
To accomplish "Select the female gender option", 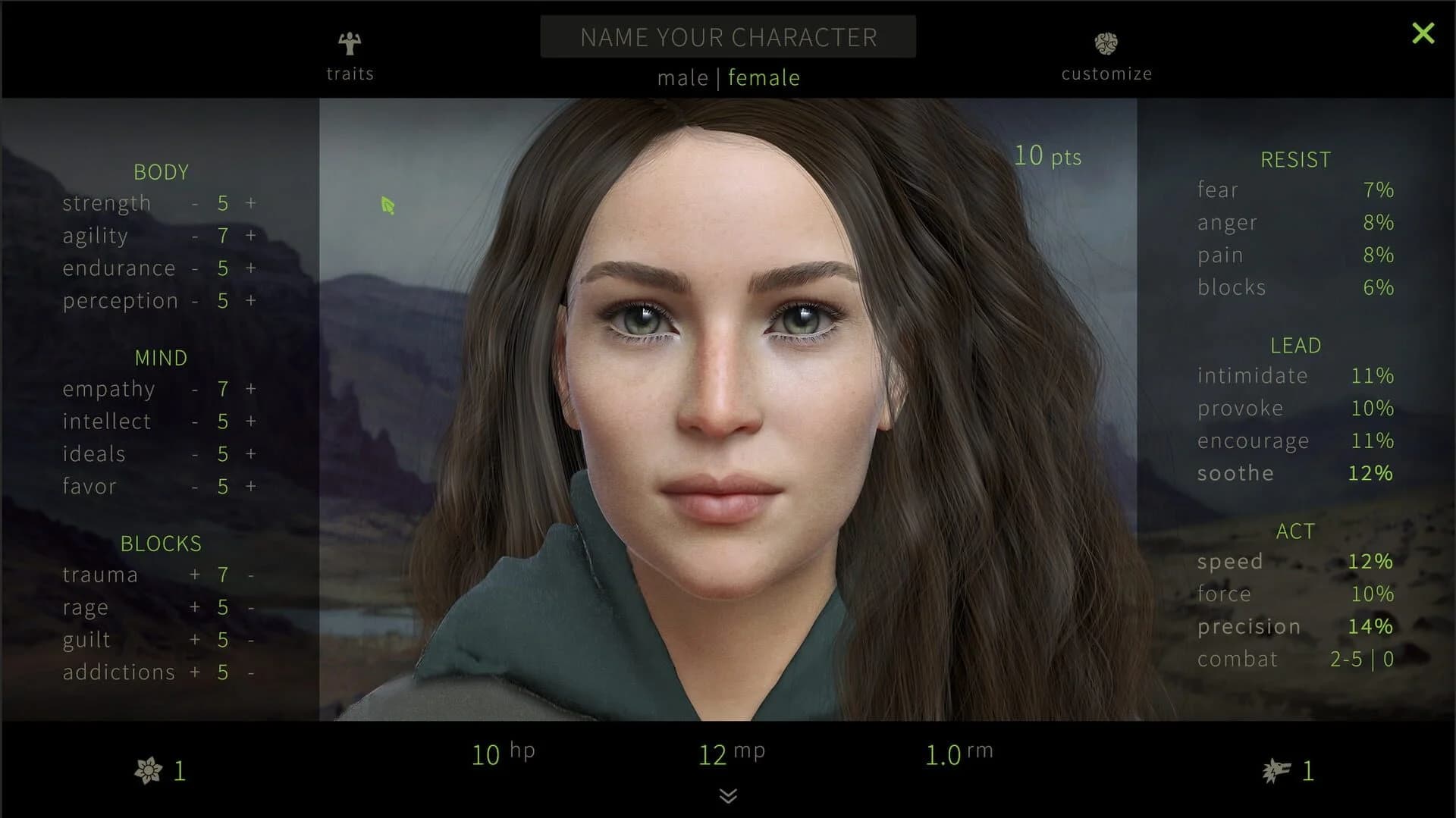I will [x=764, y=77].
